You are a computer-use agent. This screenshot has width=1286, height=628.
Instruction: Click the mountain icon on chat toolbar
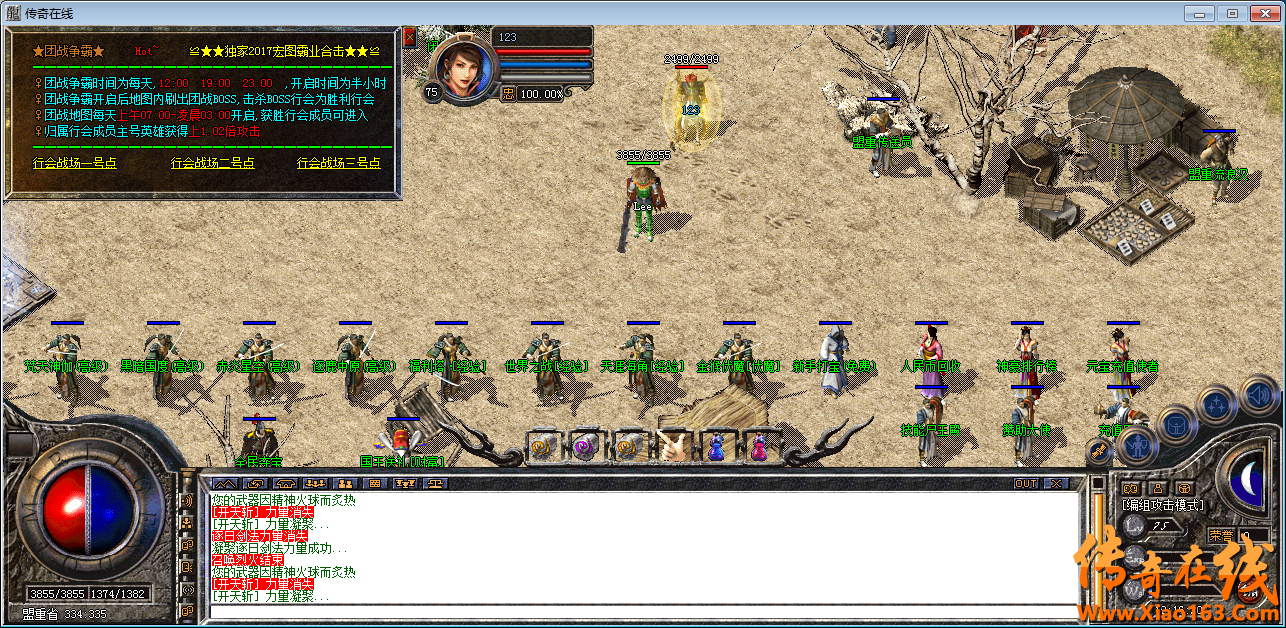pyautogui.click(x=226, y=484)
